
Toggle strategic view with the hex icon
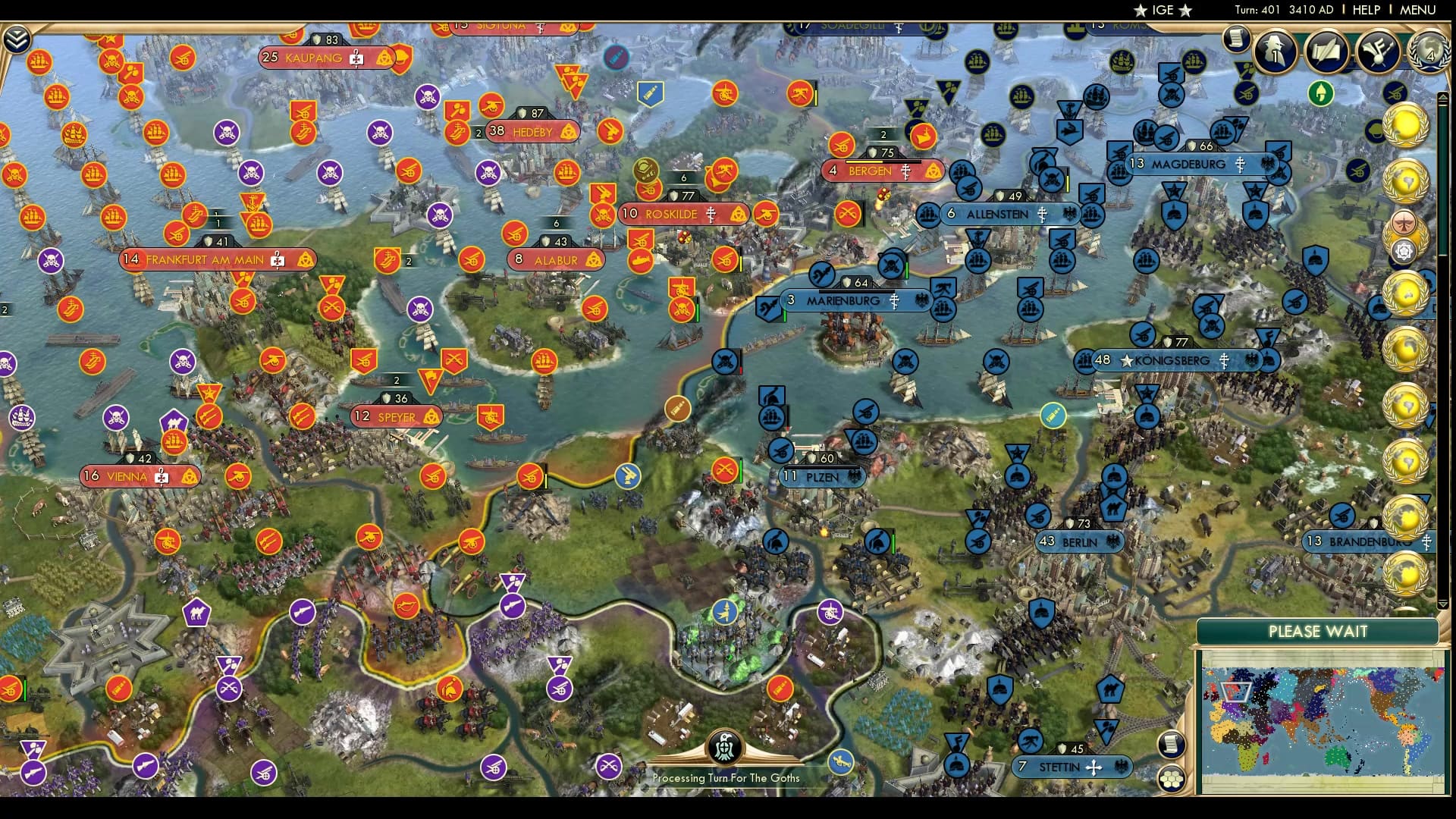coord(1171,779)
